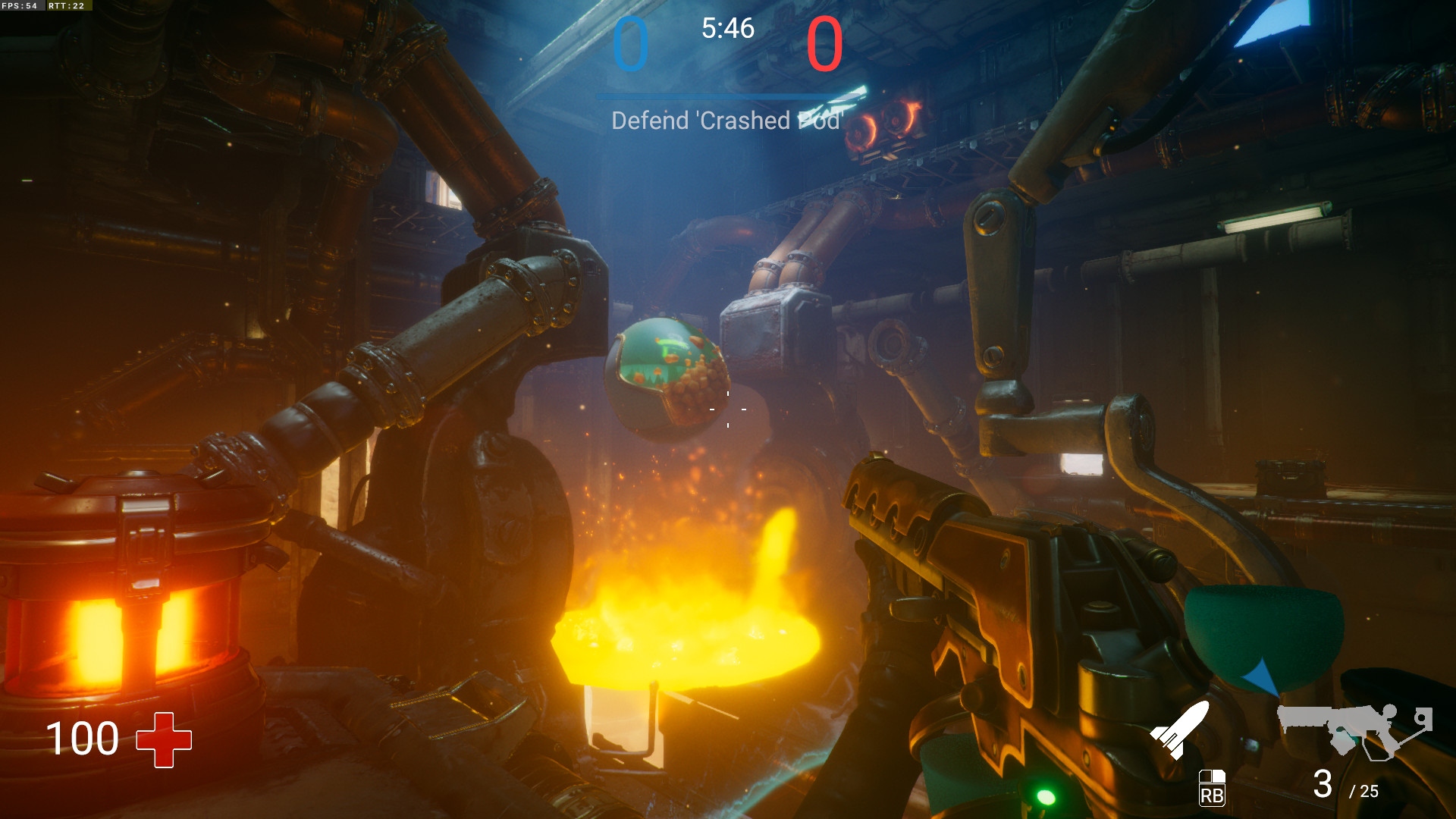Viewport: 1456px width, 819px height.
Task: Select the rocket ability icon
Action: tap(1179, 730)
